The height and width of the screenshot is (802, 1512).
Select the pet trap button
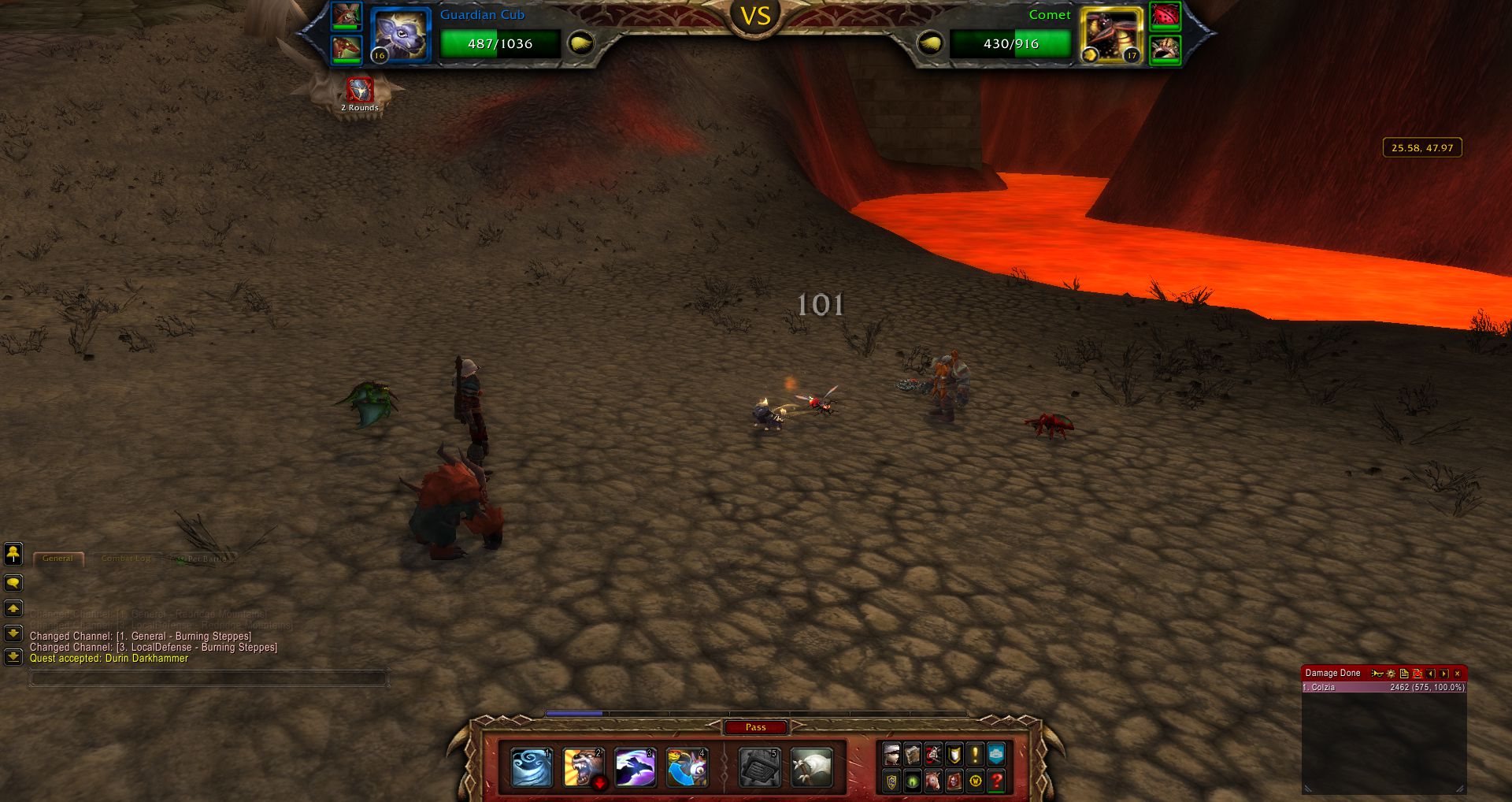[760, 768]
